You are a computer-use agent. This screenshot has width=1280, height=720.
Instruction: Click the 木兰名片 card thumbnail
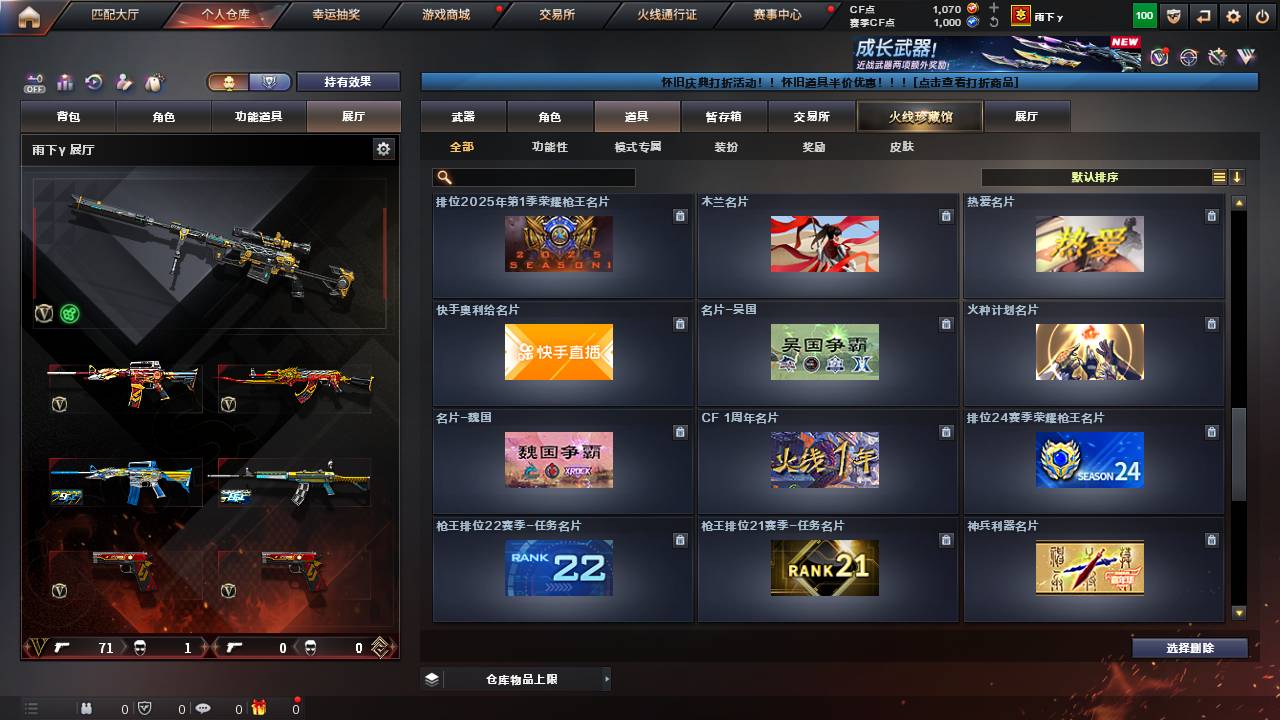[x=824, y=244]
